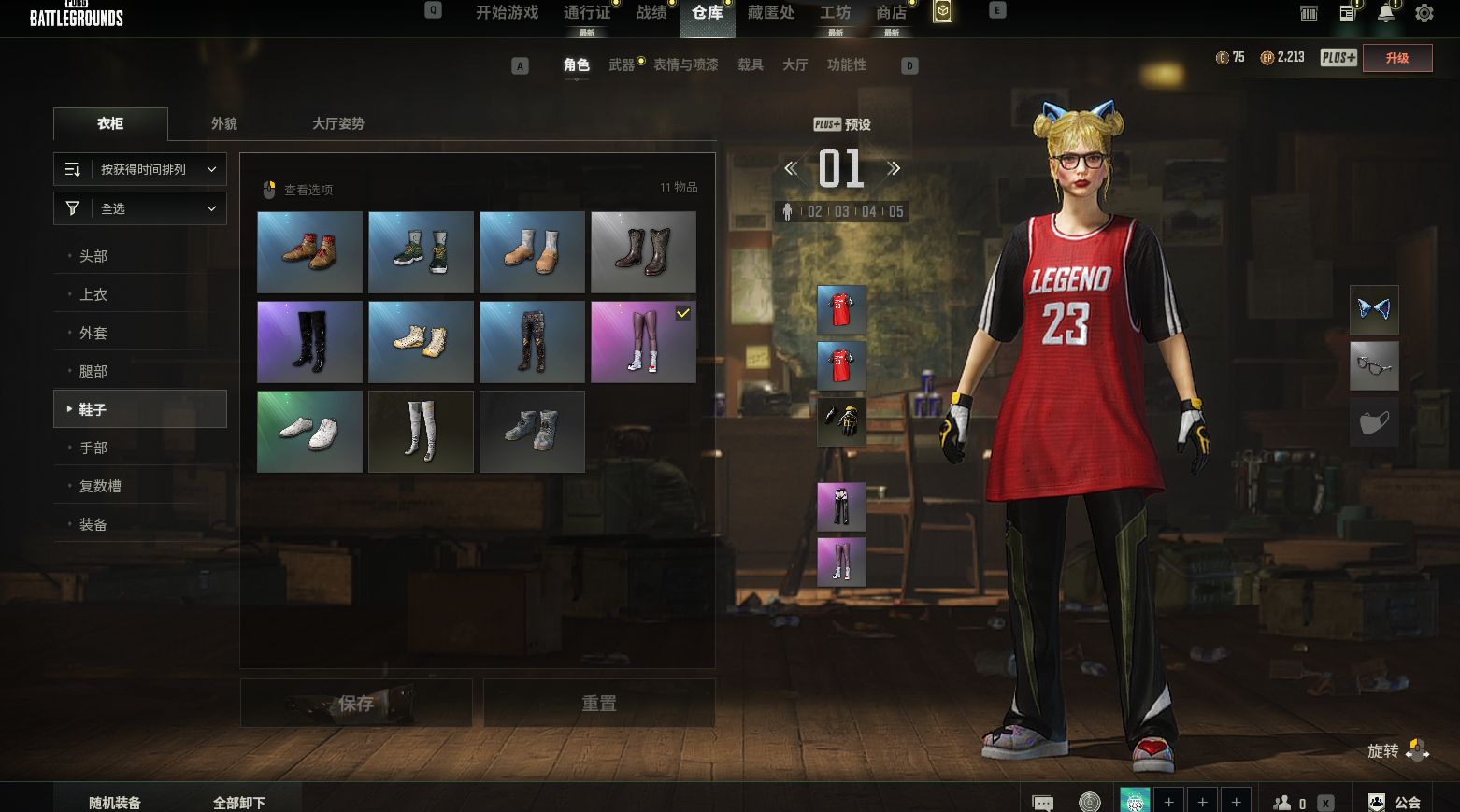Switch to the 外貌 (Appearance) tab
Image resolution: width=1460 pixels, height=812 pixels.
[x=224, y=123]
